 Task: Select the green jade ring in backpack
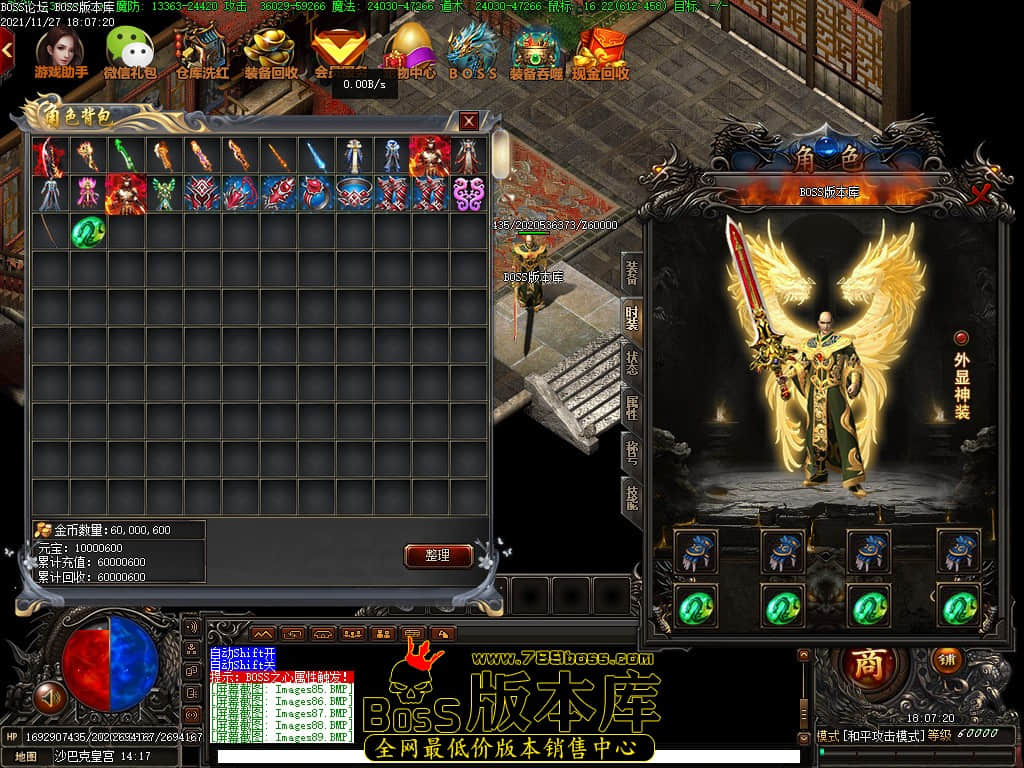pos(88,233)
